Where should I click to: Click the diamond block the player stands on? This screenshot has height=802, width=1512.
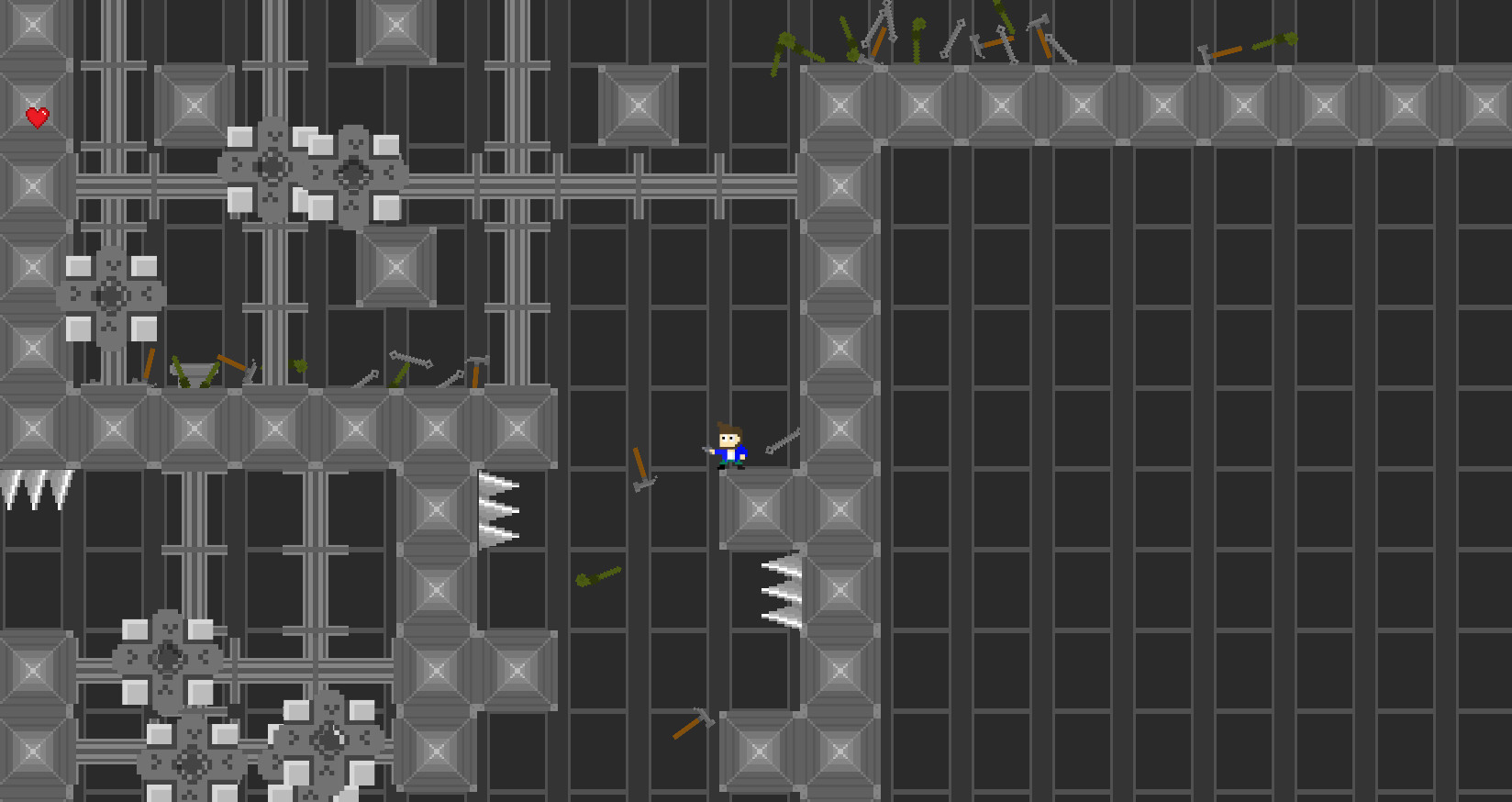pyautogui.click(x=758, y=507)
